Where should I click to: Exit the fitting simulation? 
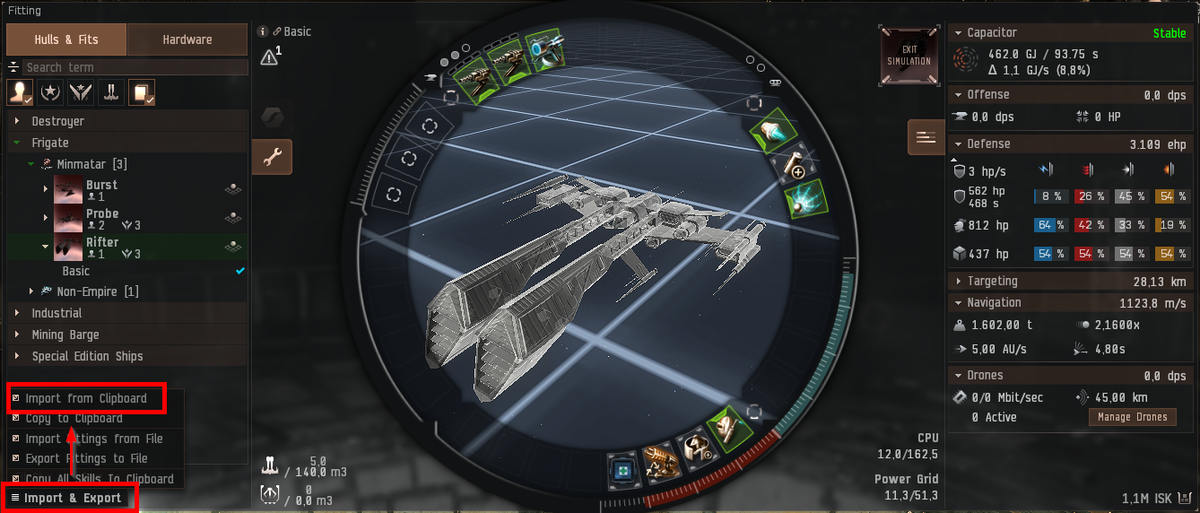909,55
